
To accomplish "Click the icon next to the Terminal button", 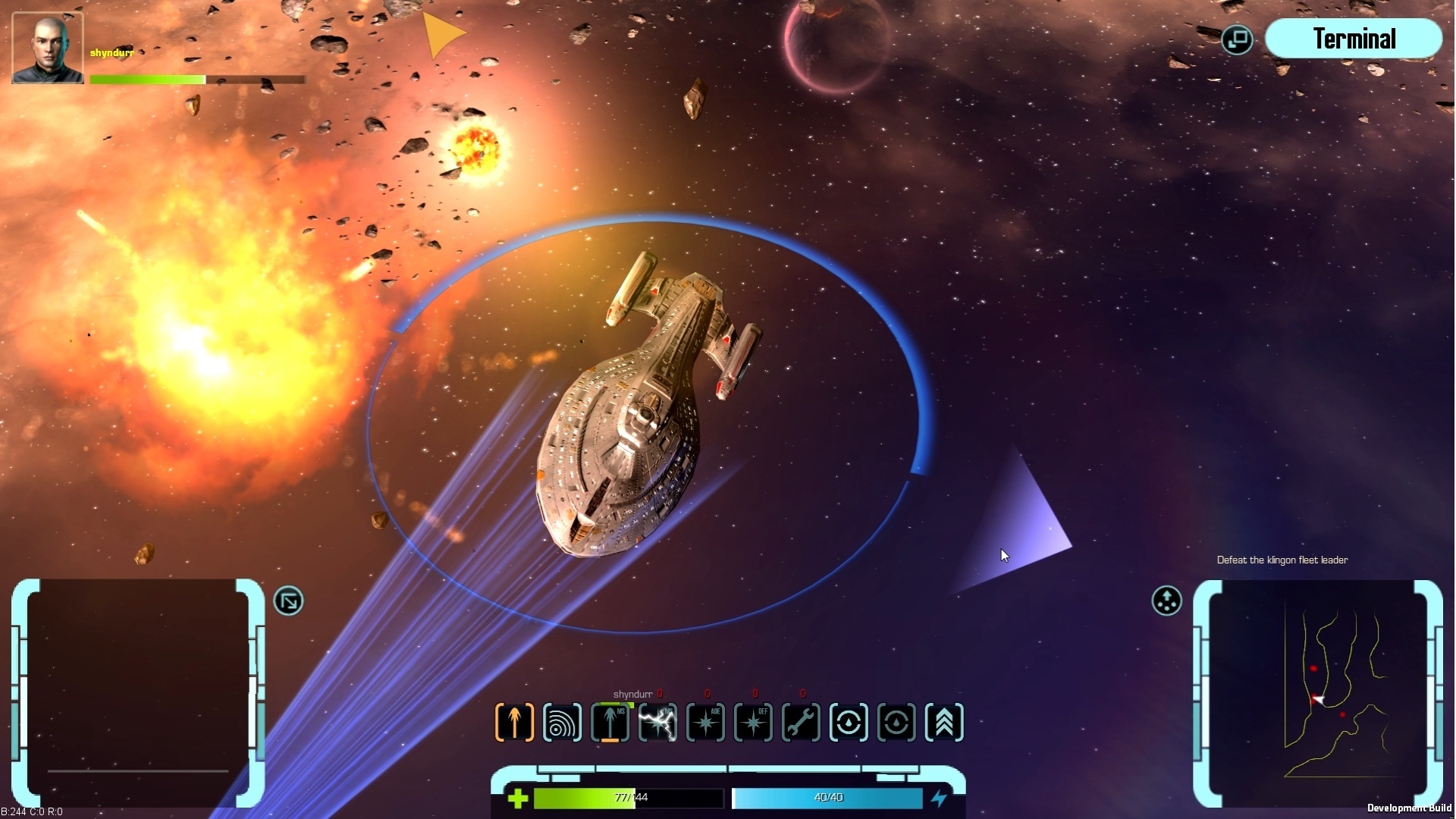I will [1236, 39].
